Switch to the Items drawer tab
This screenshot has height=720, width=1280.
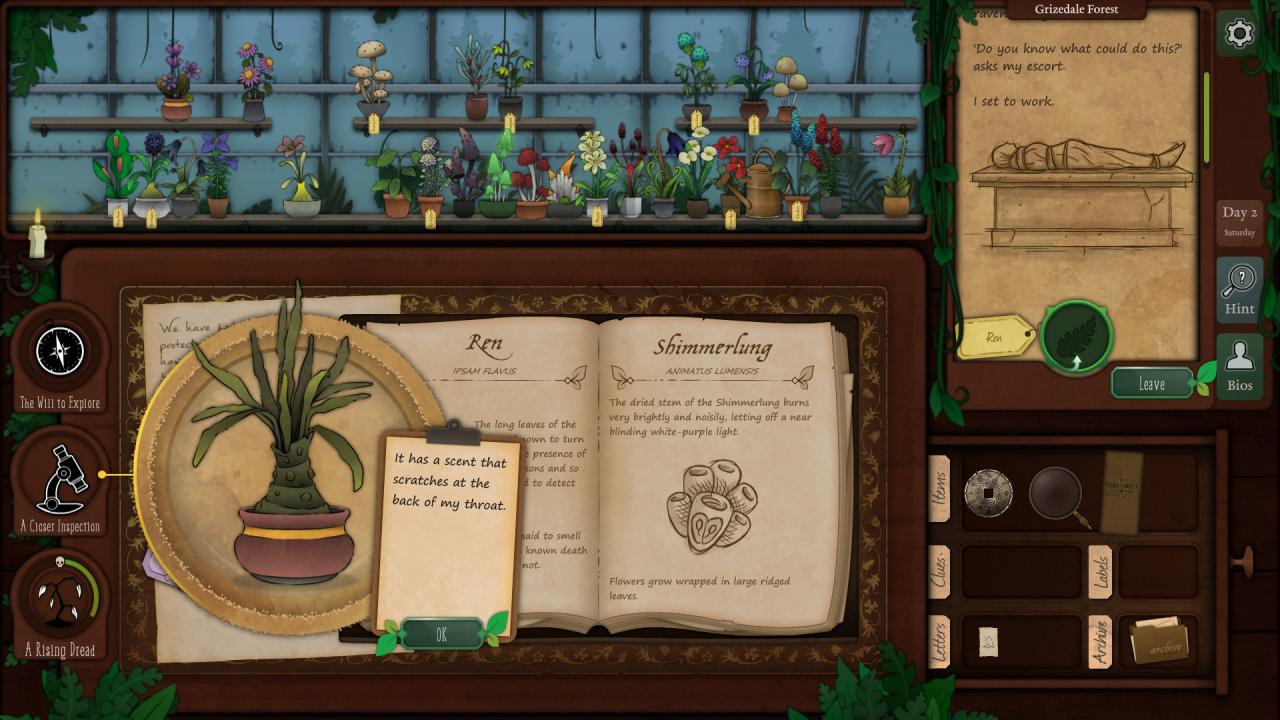click(x=939, y=489)
